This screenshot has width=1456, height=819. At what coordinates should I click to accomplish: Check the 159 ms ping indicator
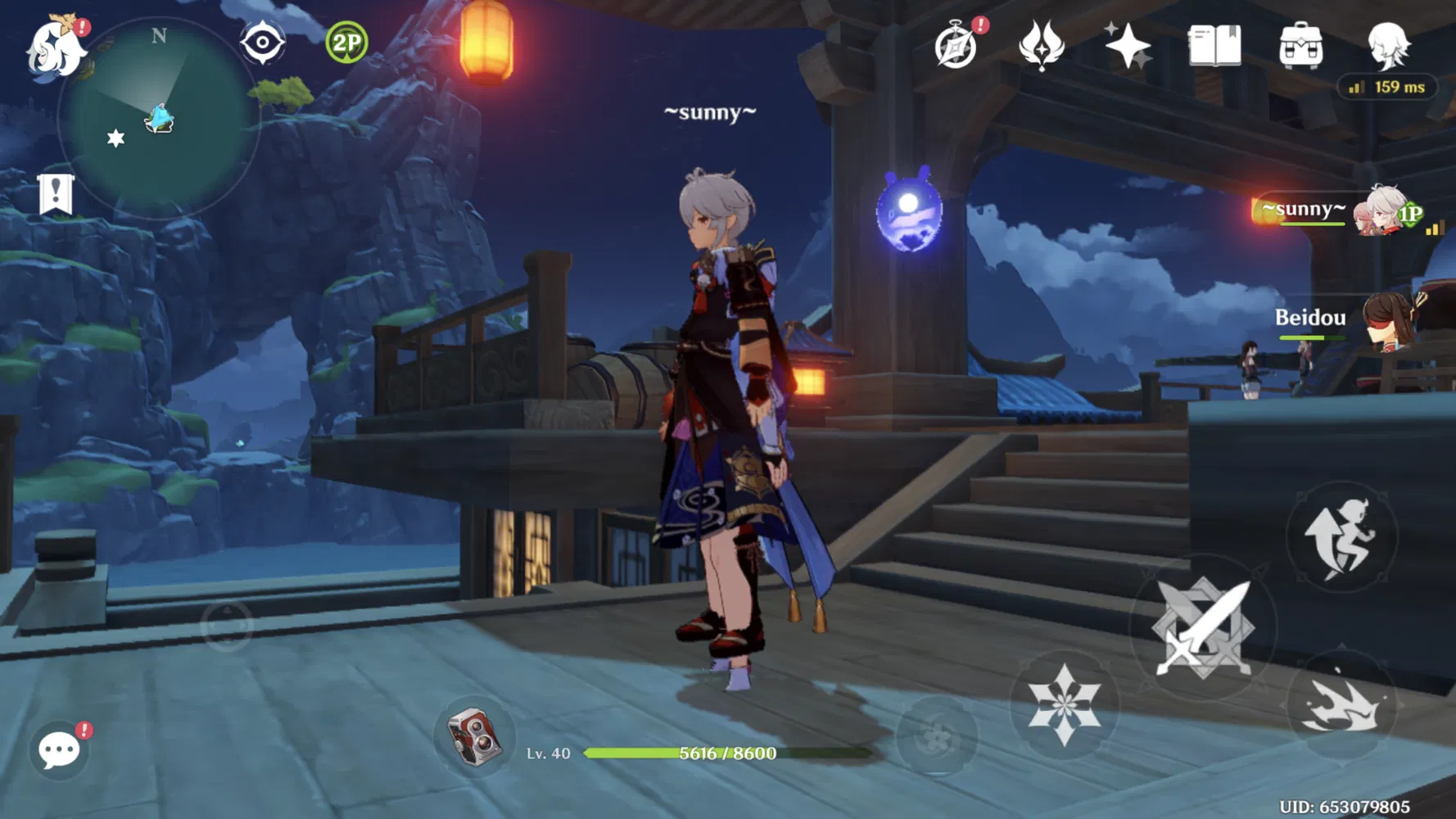point(1386,85)
